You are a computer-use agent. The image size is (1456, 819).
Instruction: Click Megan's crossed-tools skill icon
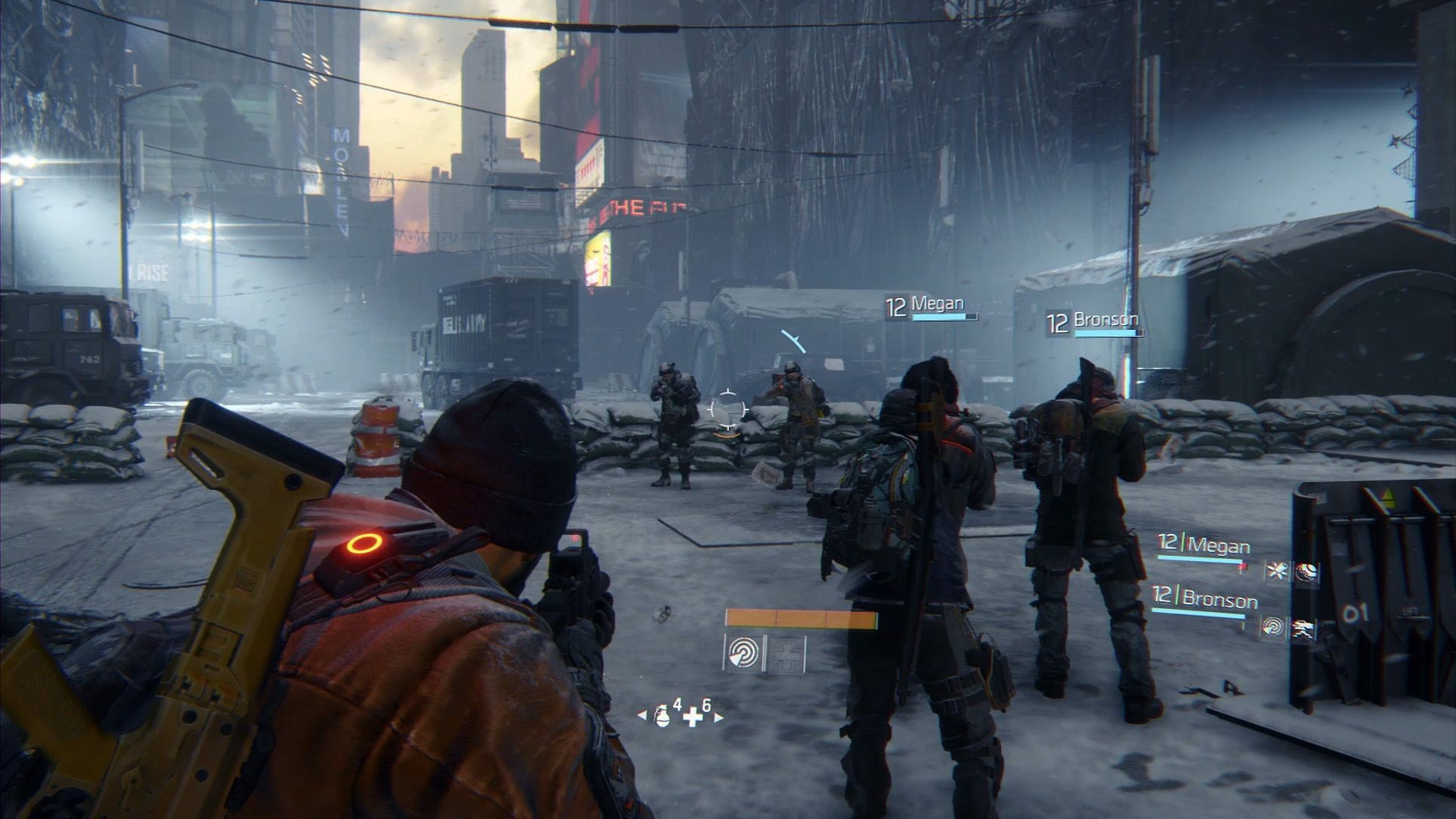coord(1276,571)
